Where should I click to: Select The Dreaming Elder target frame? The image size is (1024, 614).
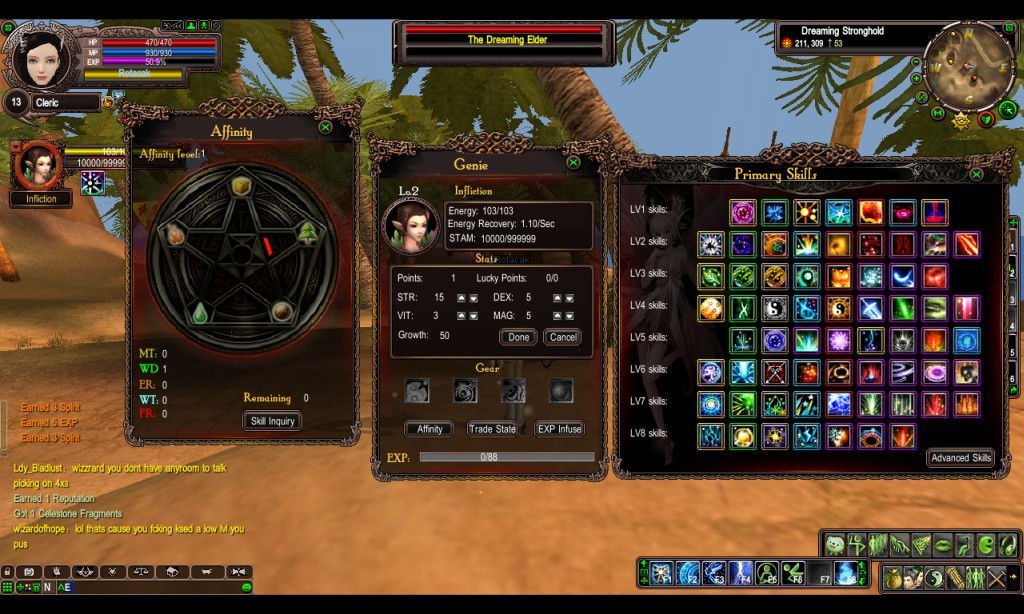point(502,41)
